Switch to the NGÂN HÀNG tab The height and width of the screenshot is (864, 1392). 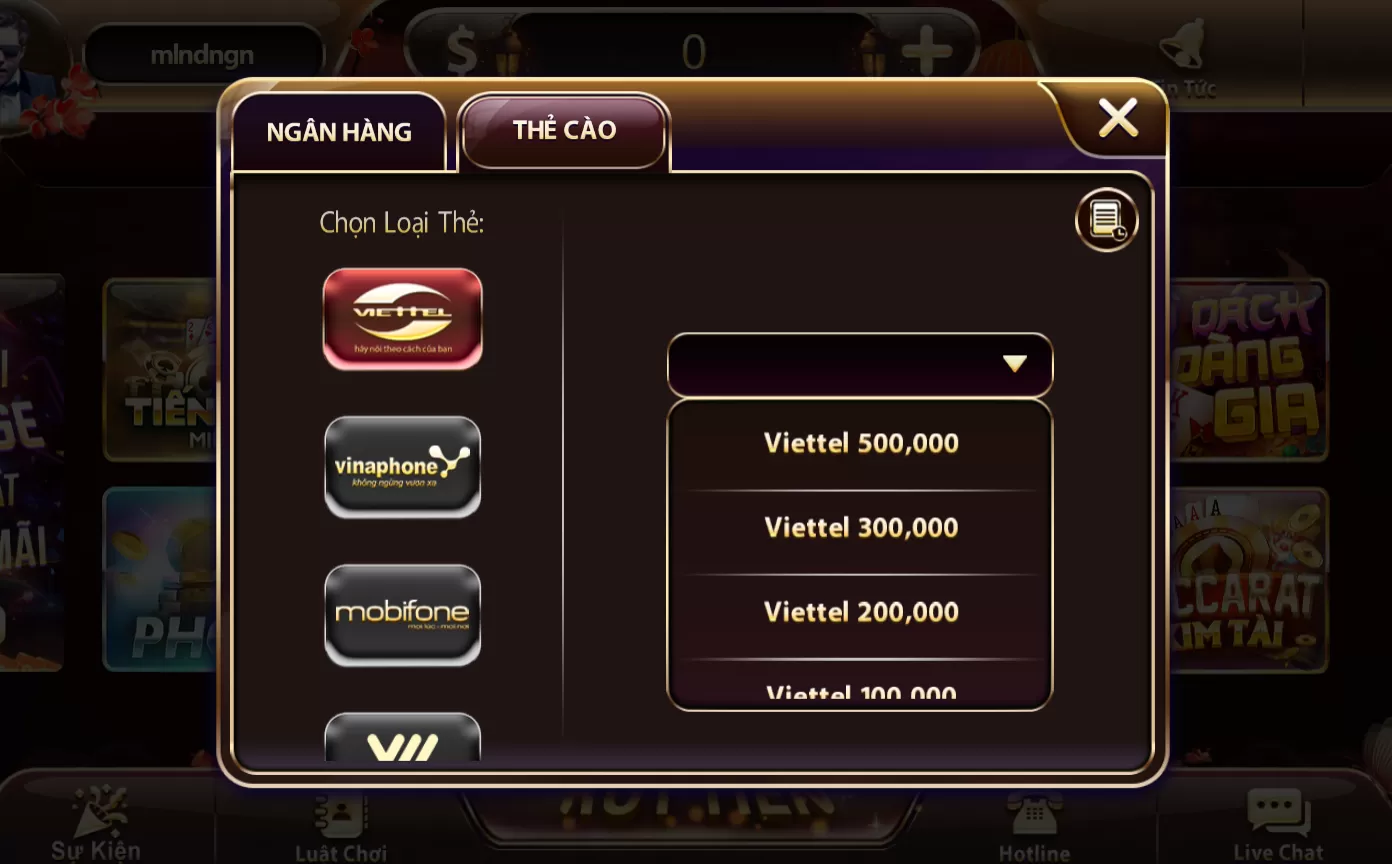(x=339, y=131)
